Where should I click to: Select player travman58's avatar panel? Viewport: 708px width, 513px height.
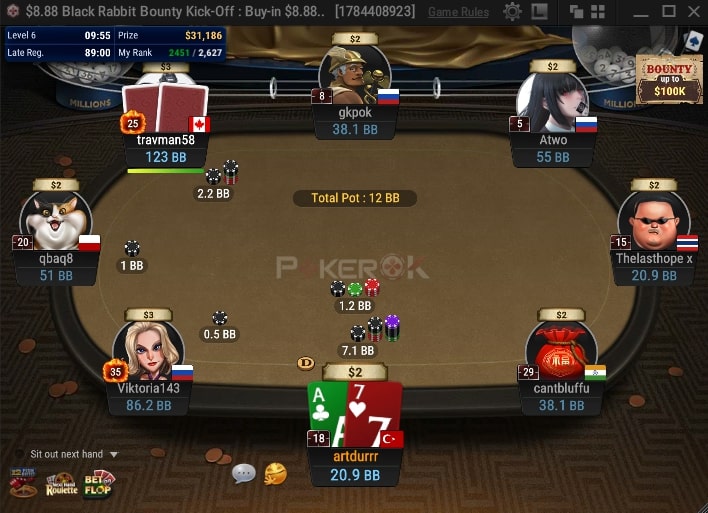(165, 108)
